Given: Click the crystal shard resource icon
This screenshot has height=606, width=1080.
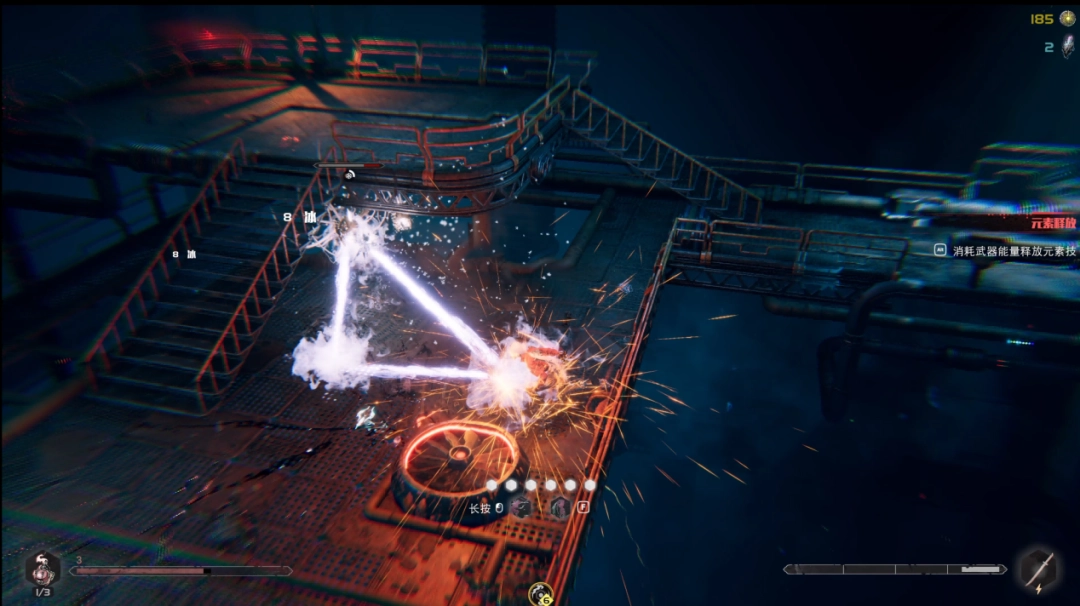Looking at the screenshot, I should [x=1067, y=47].
